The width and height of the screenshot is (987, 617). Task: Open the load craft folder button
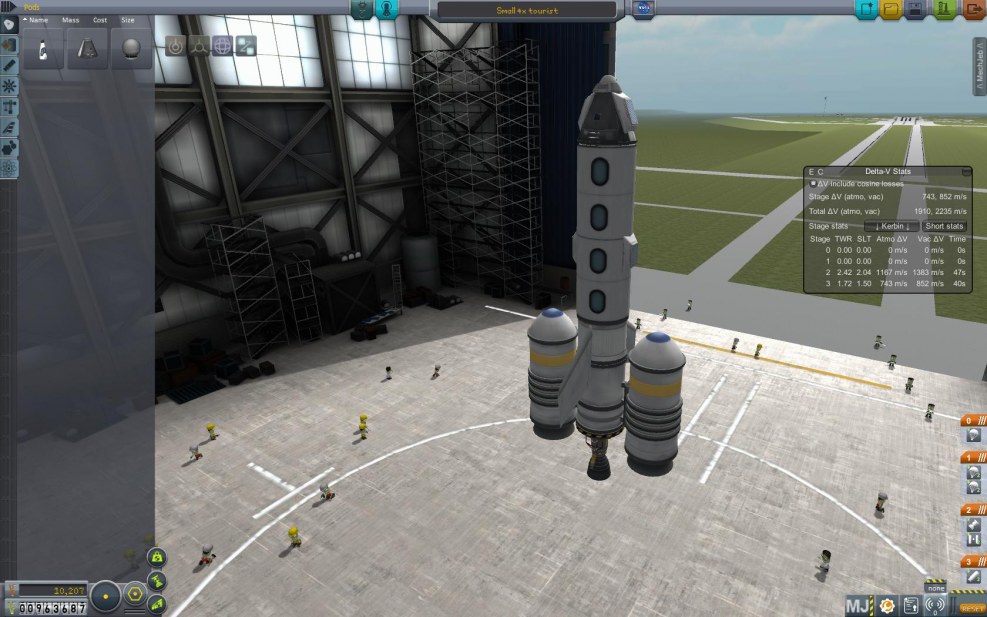pos(889,10)
